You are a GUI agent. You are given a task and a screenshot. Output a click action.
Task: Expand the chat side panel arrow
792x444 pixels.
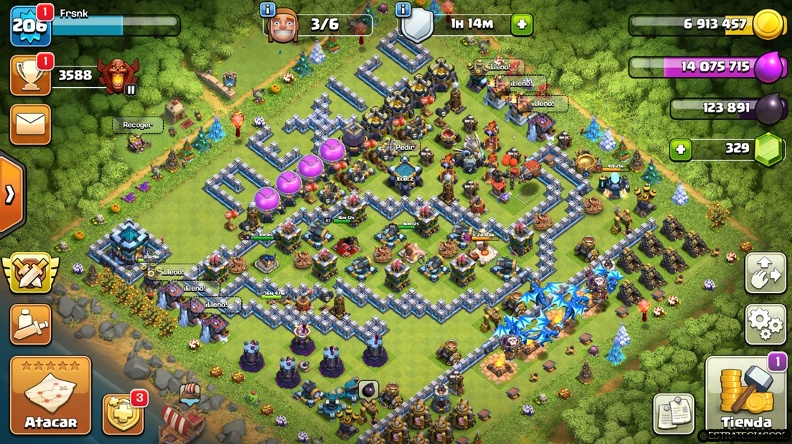[9, 193]
